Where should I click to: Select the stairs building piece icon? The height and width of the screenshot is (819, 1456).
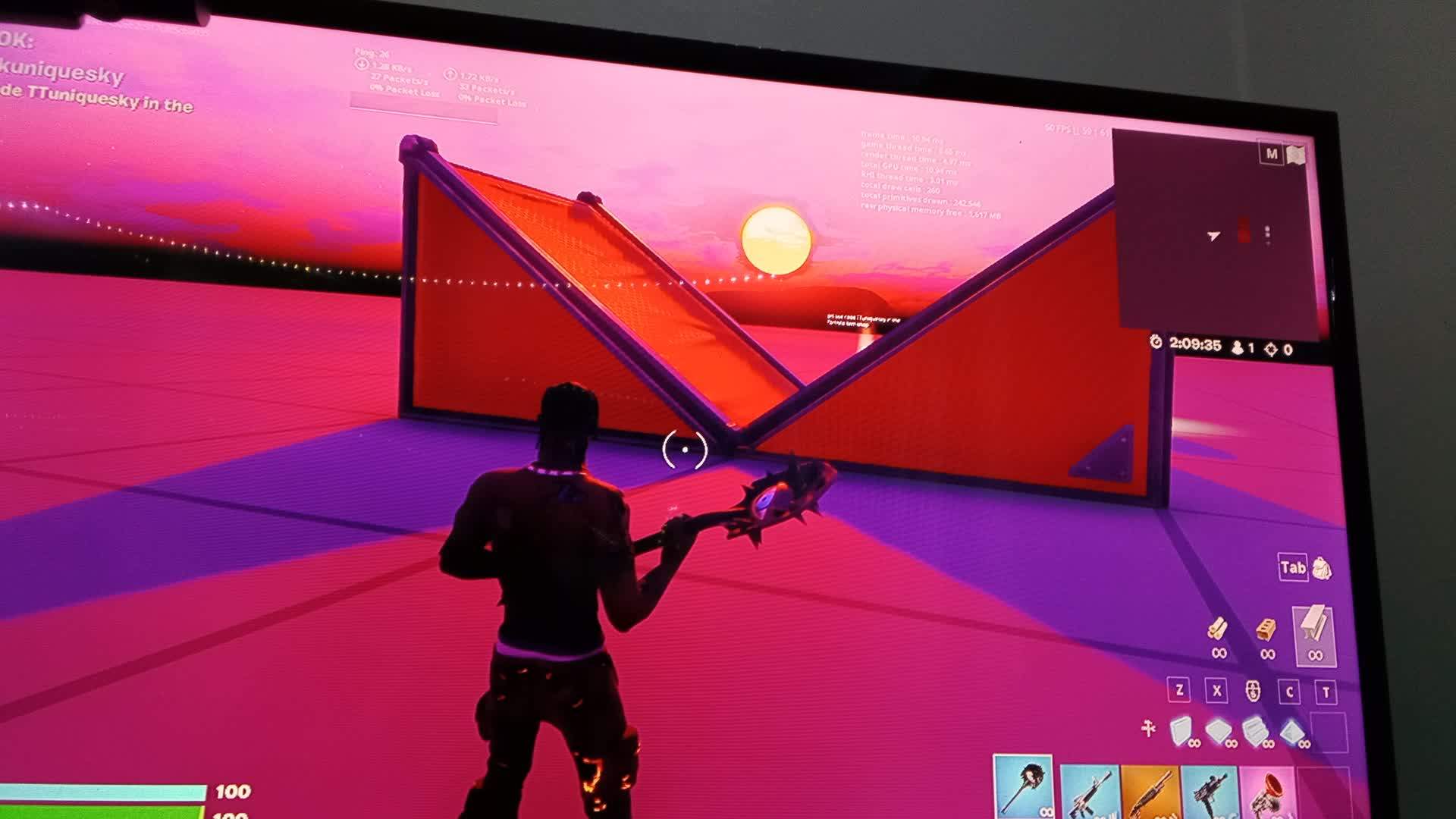1256,728
